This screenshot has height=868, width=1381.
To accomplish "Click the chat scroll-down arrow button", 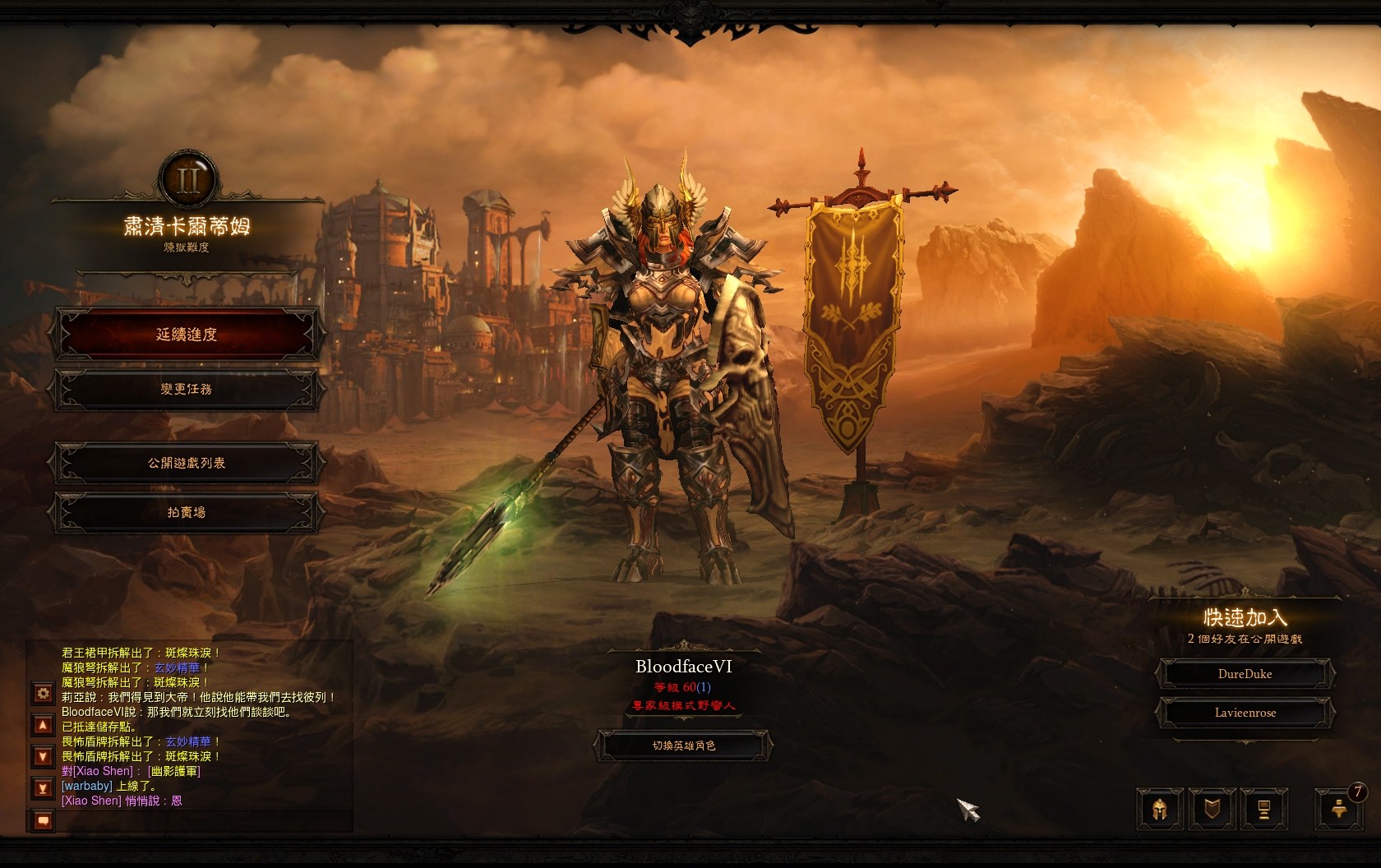I will 43,756.
